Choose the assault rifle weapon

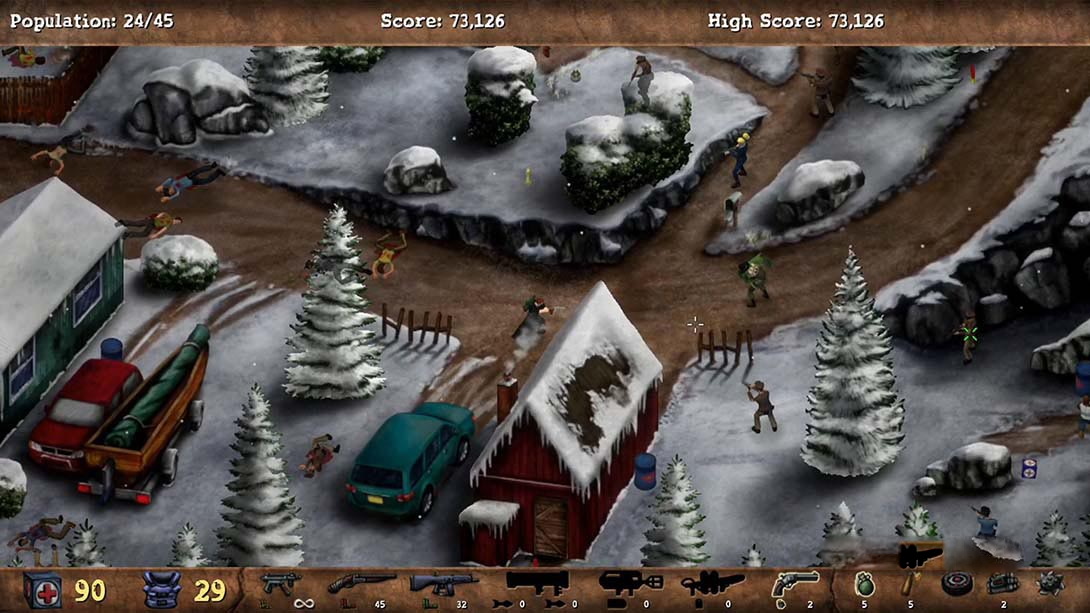443,582
